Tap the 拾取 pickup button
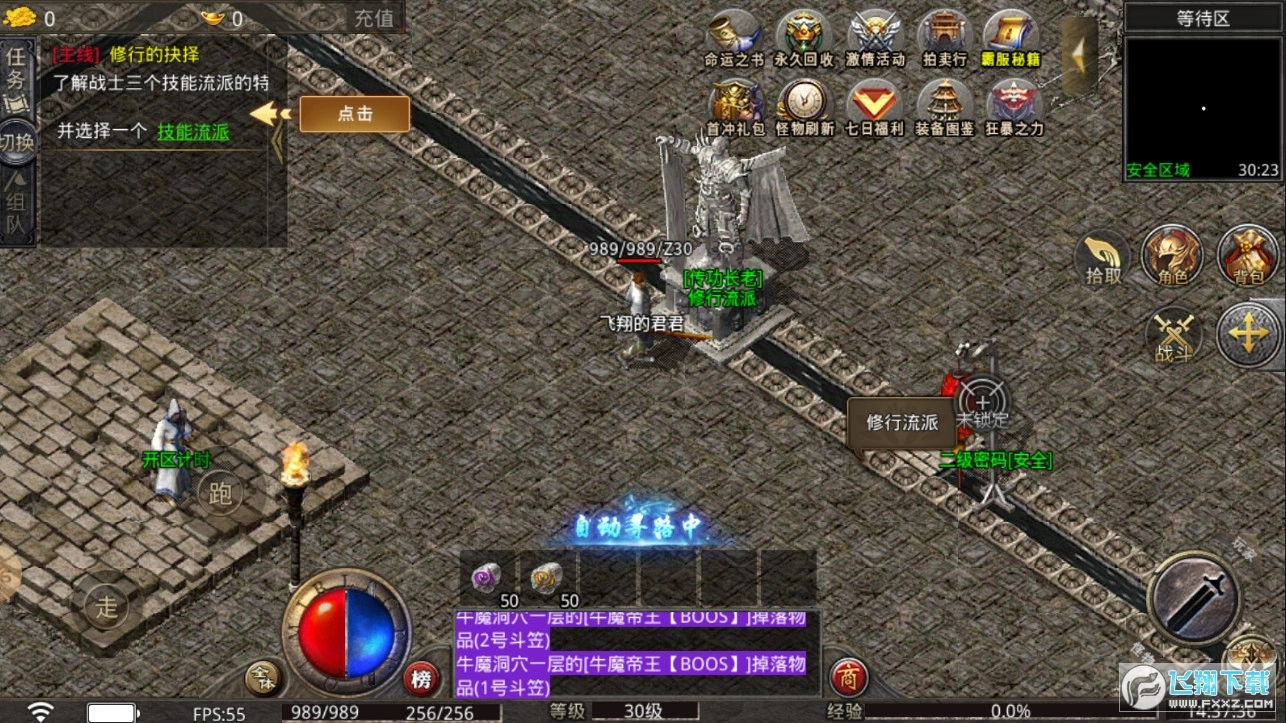The image size is (1286, 723). 1103,258
